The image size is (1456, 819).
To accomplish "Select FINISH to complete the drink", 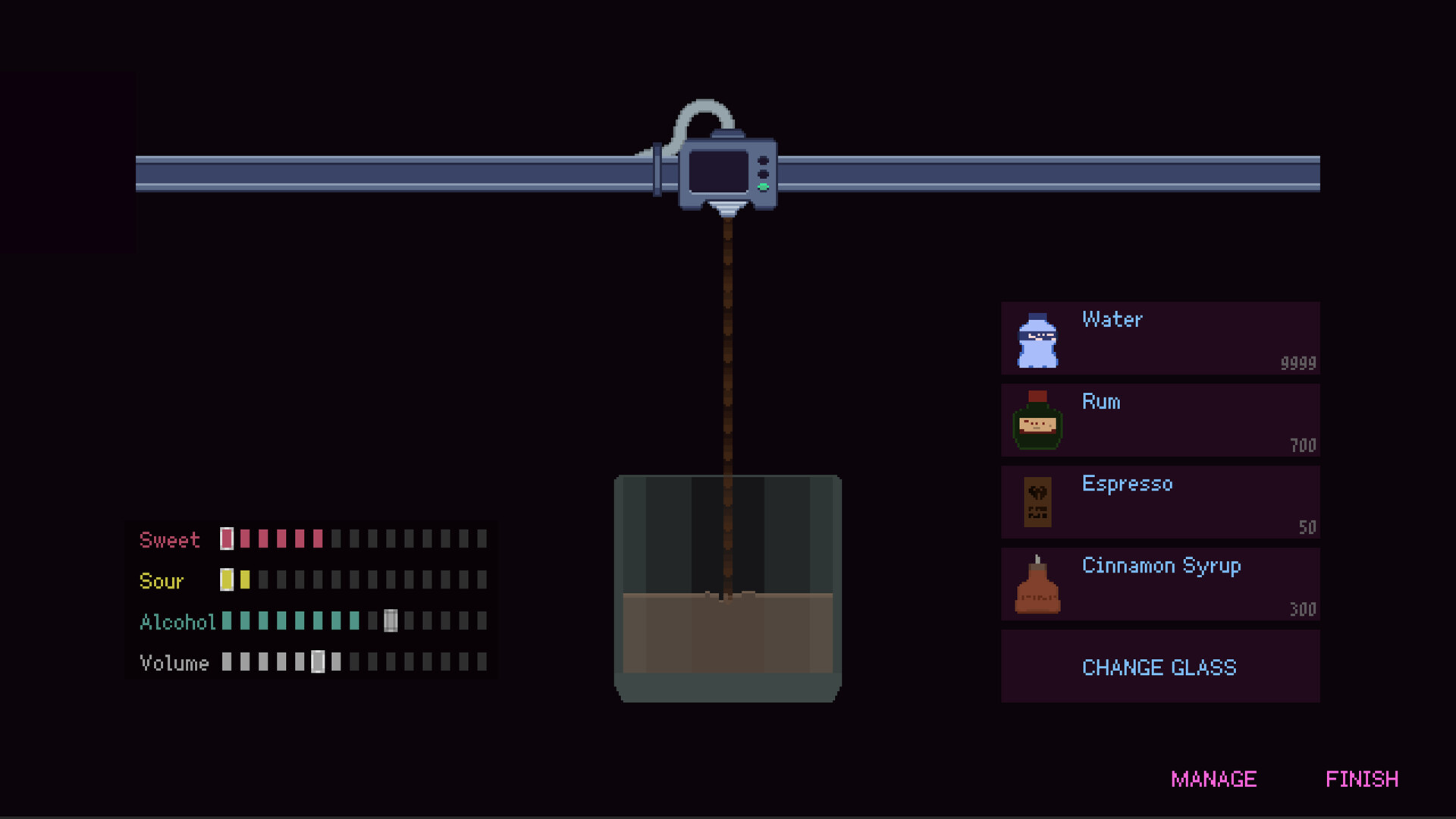I will click(1363, 779).
